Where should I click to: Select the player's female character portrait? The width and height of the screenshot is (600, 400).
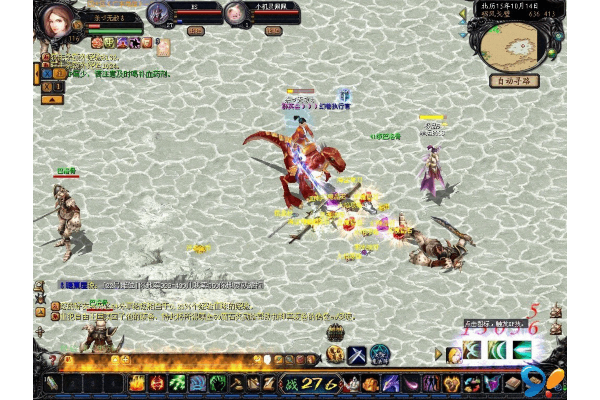pos(56,20)
